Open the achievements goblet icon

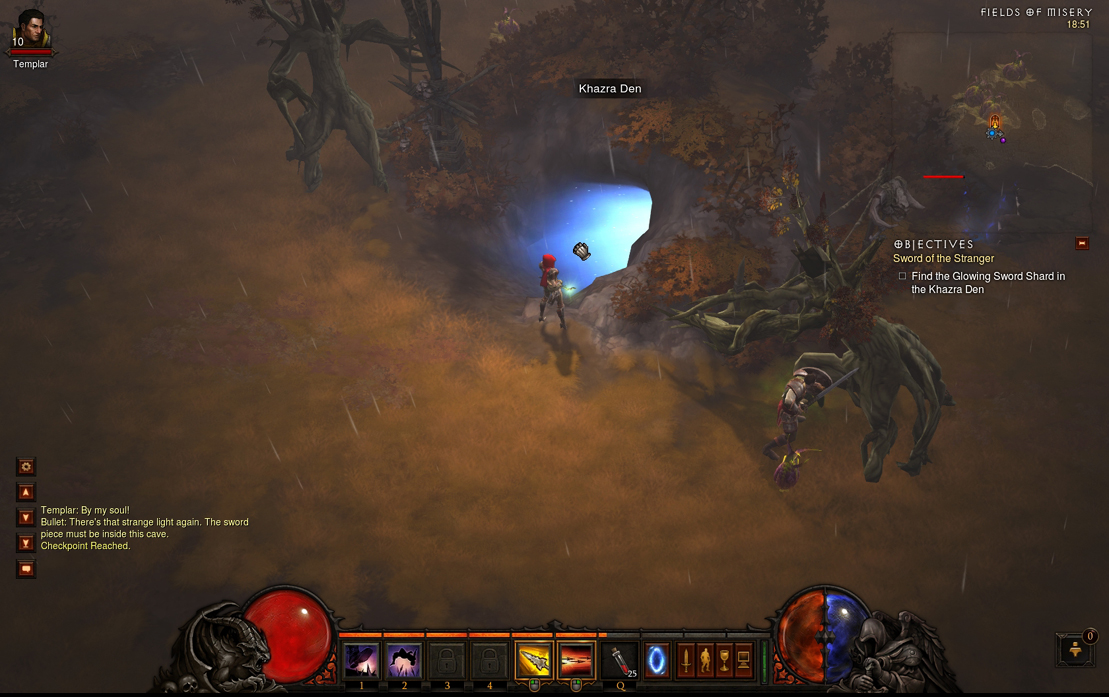(x=724, y=660)
